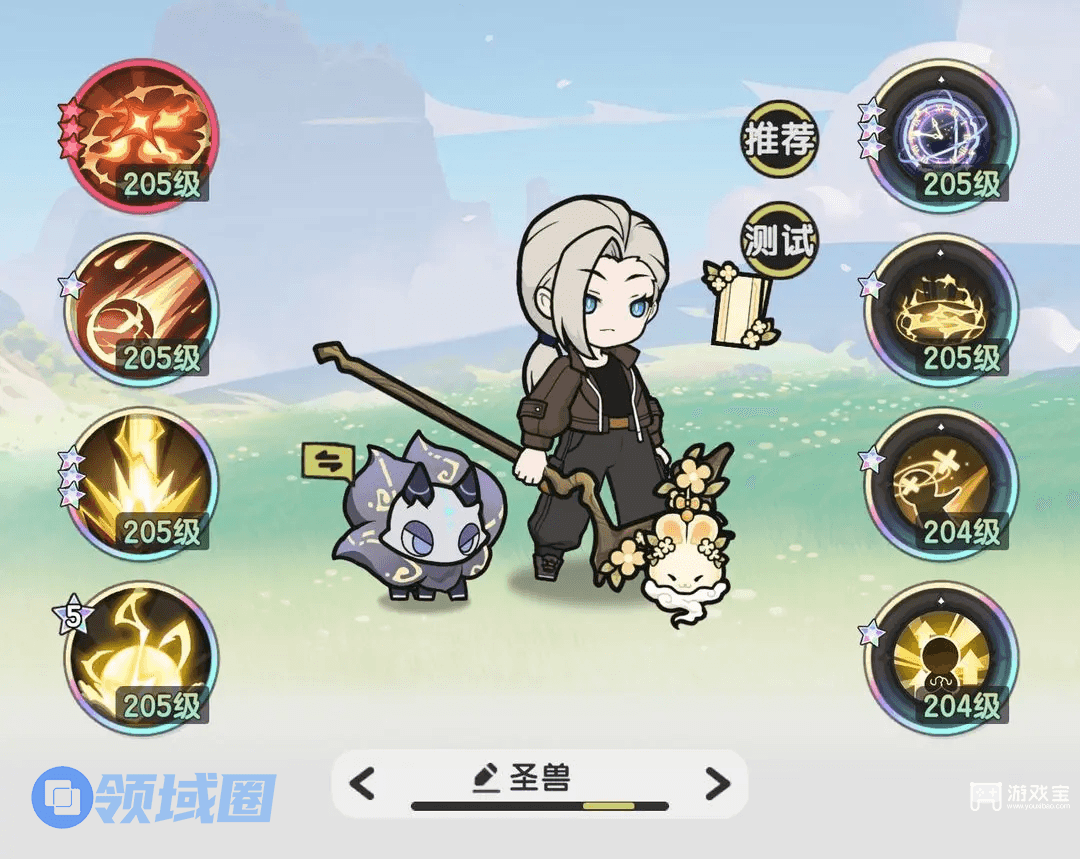The image size is (1080, 859).
Task: Tap the 测试 test button
Action: (779, 241)
